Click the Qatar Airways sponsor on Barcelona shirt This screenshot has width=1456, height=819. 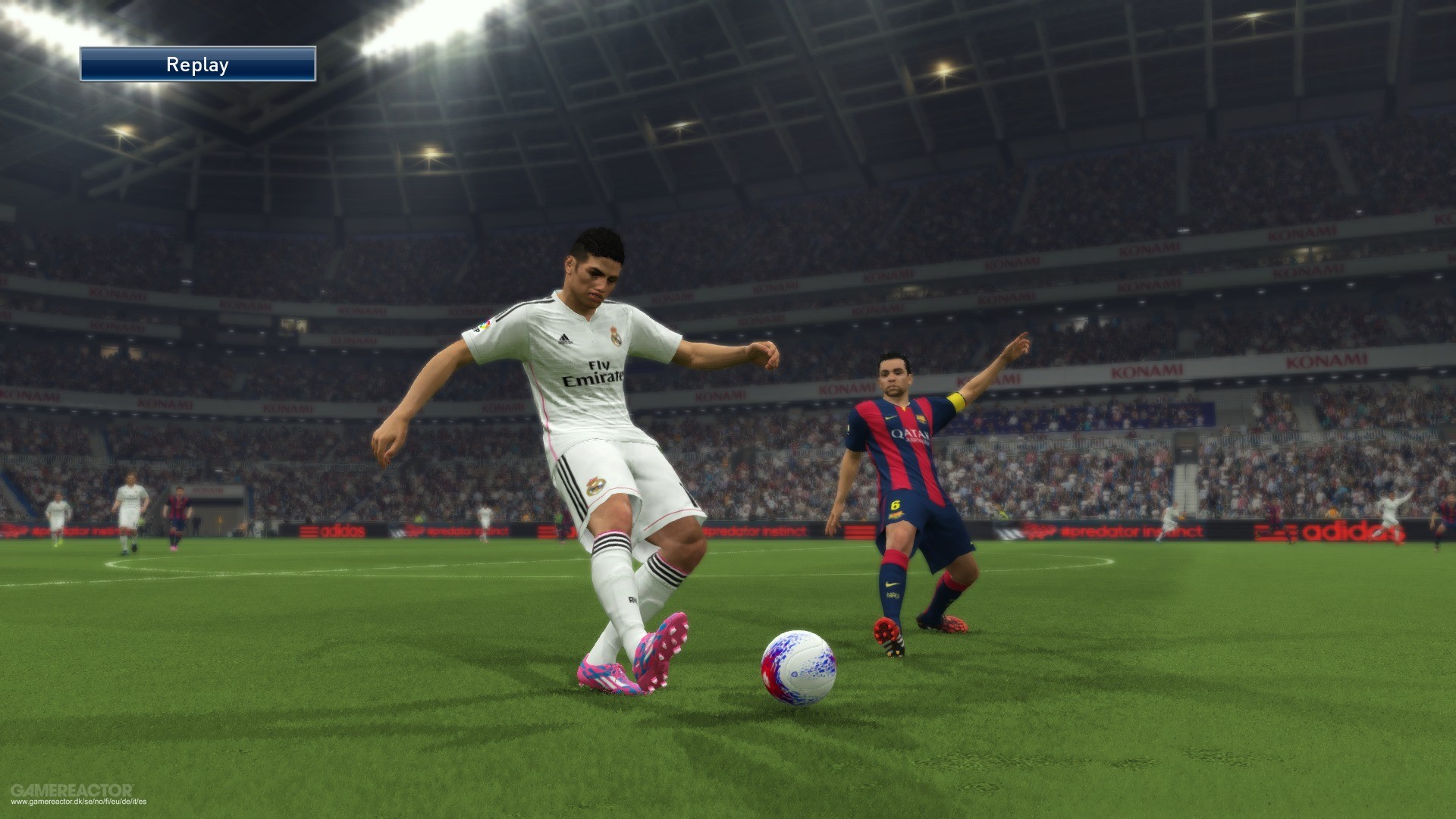[x=910, y=436]
